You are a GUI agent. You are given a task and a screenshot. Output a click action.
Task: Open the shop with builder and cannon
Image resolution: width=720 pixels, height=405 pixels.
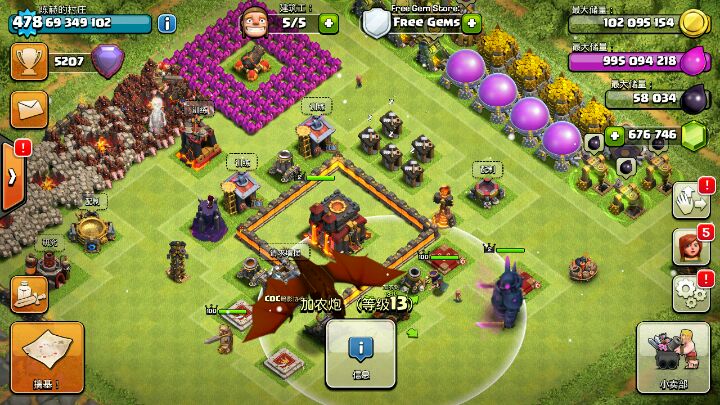point(672,356)
